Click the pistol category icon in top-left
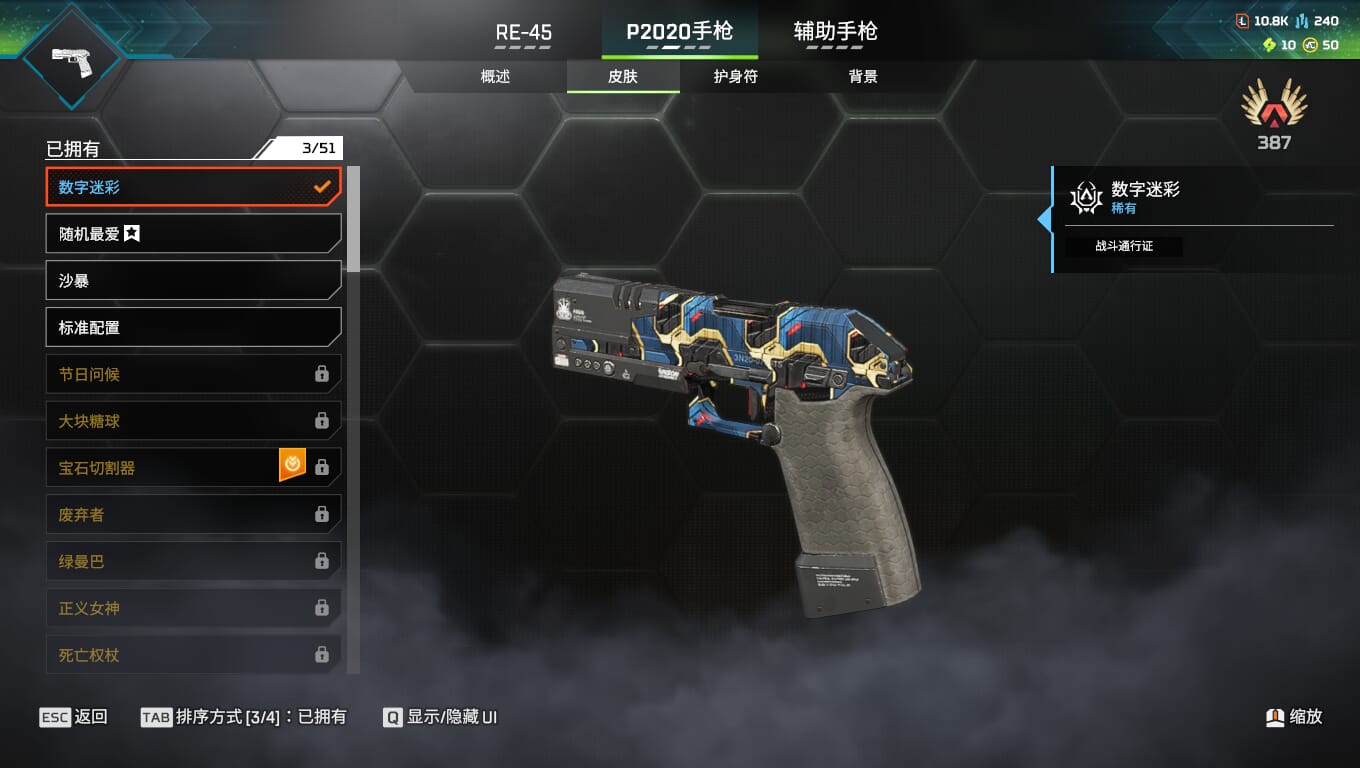This screenshot has width=1360, height=768. pyautogui.click(x=72, y=58)
